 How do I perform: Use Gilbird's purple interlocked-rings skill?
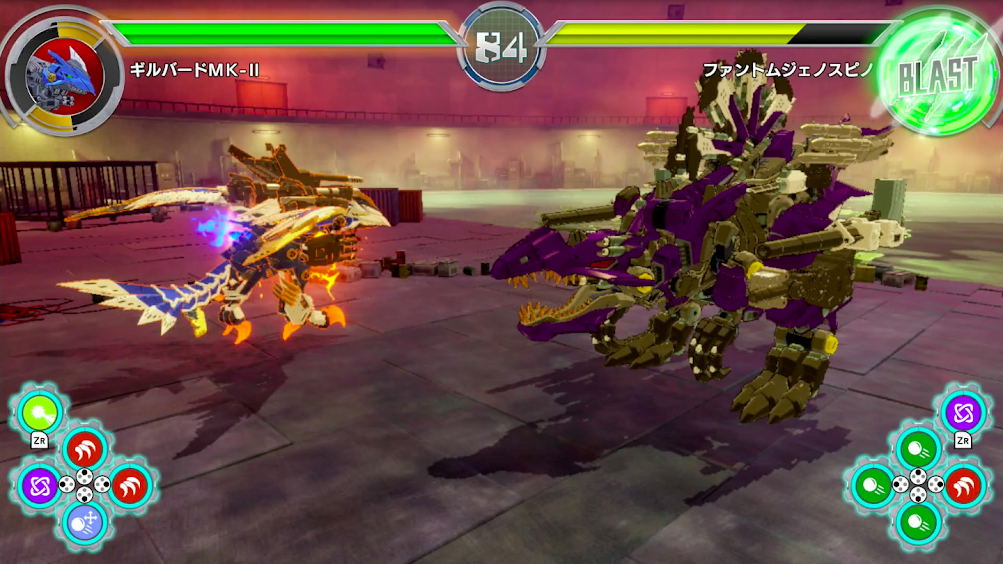pyautogui.click(x=40, y=485)
